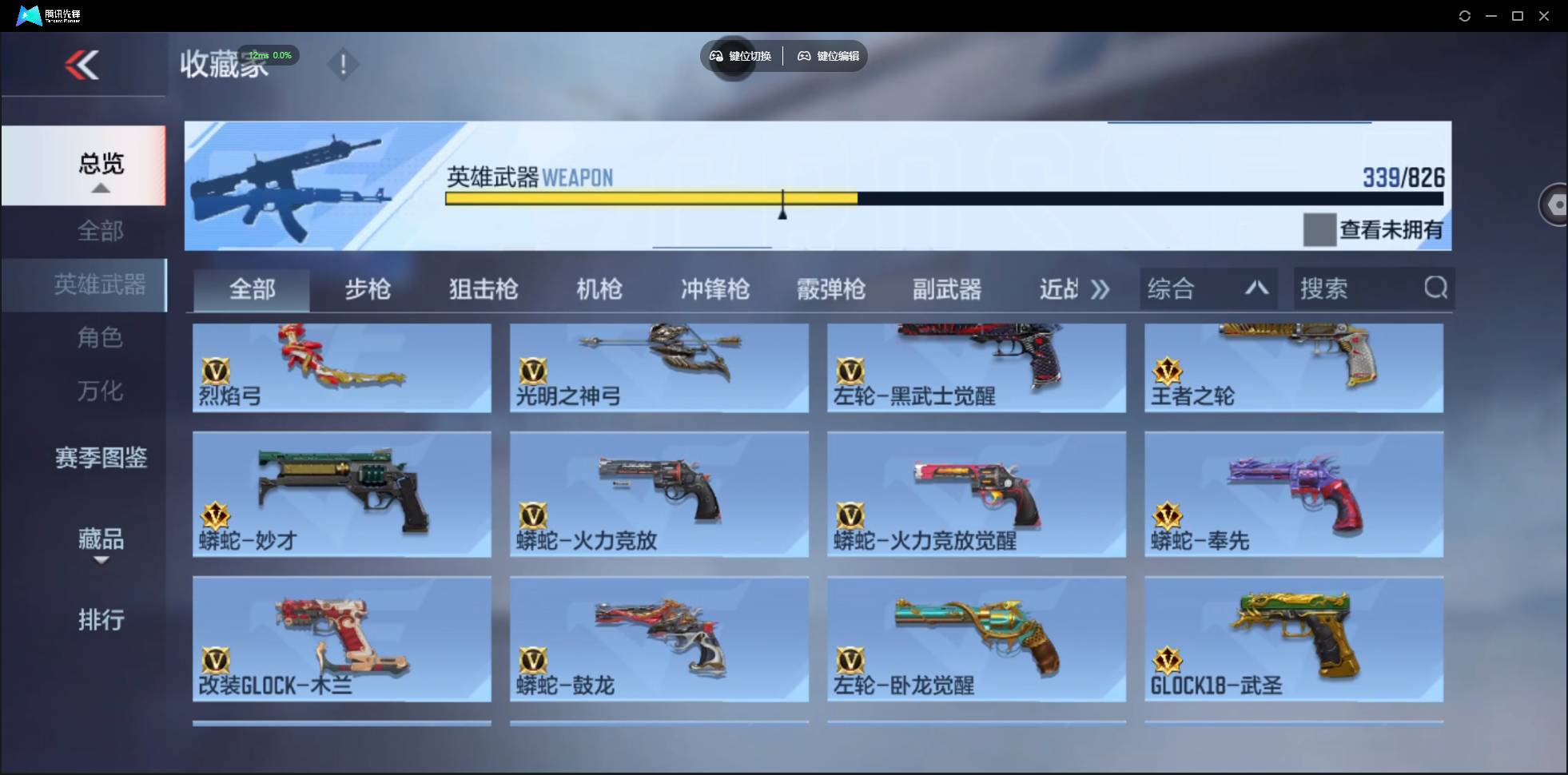Collapse the 综合 sort dropdown chevron
The image size is (1568, 775).
[x=1256, y=288]
